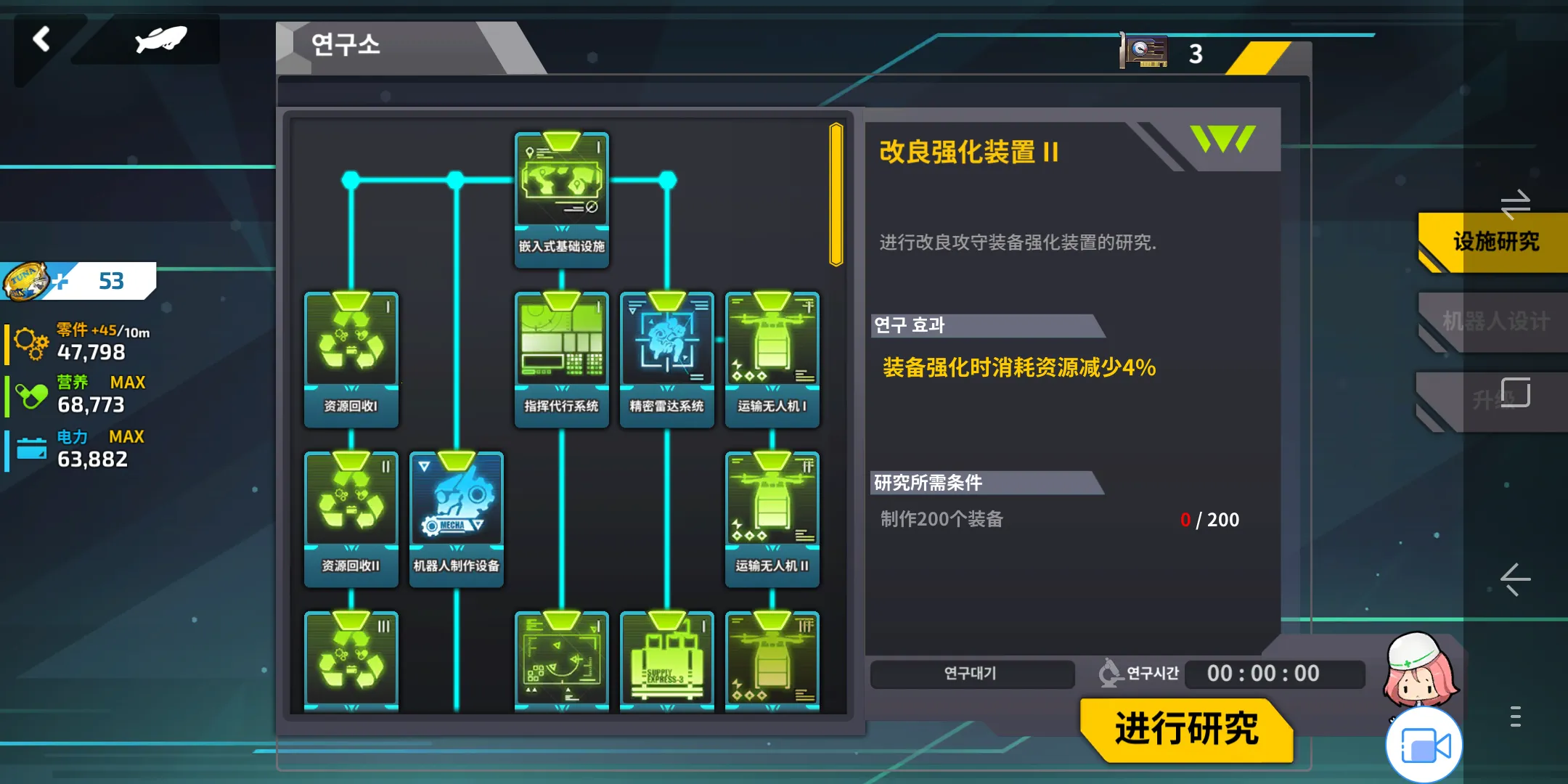Expand the collapse arrow at bottom right
Screen dimensions: 1568x784
1516,581
